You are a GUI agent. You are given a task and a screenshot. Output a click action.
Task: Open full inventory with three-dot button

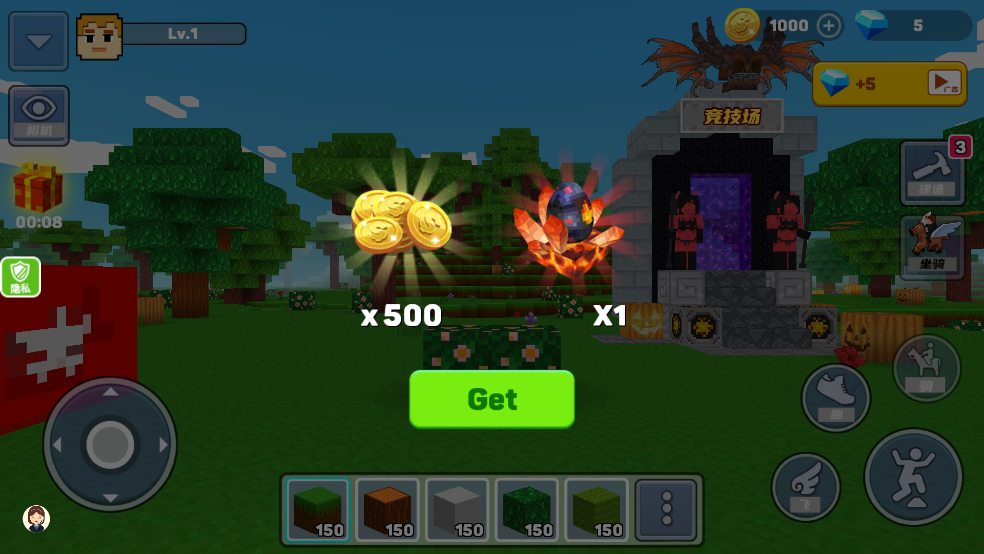pyautogui.click(x=667, y=509)
